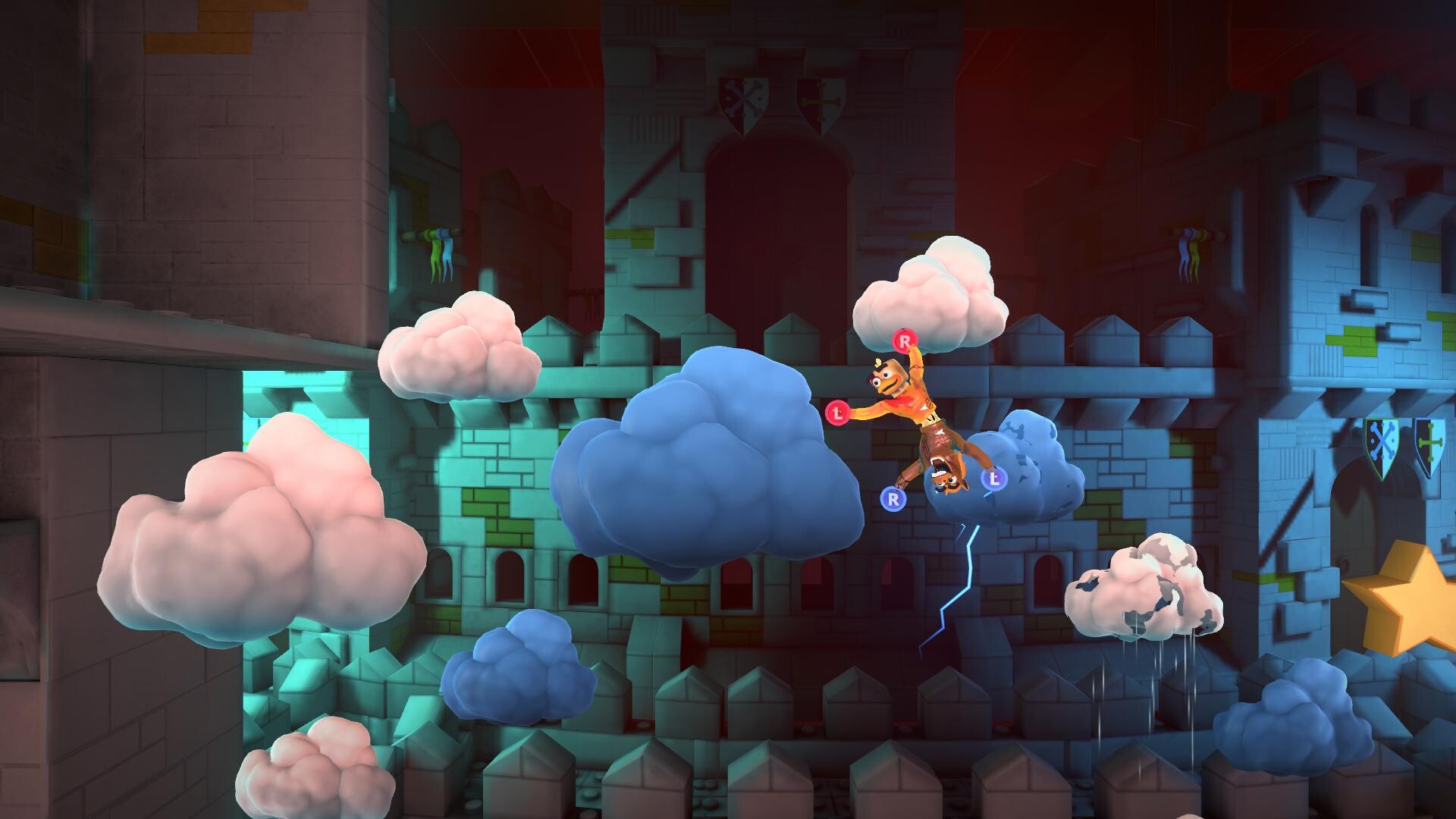Click the blue L button prompt on the storm cloud
This screenshot has height=819, width=1456.
[994, 479]
